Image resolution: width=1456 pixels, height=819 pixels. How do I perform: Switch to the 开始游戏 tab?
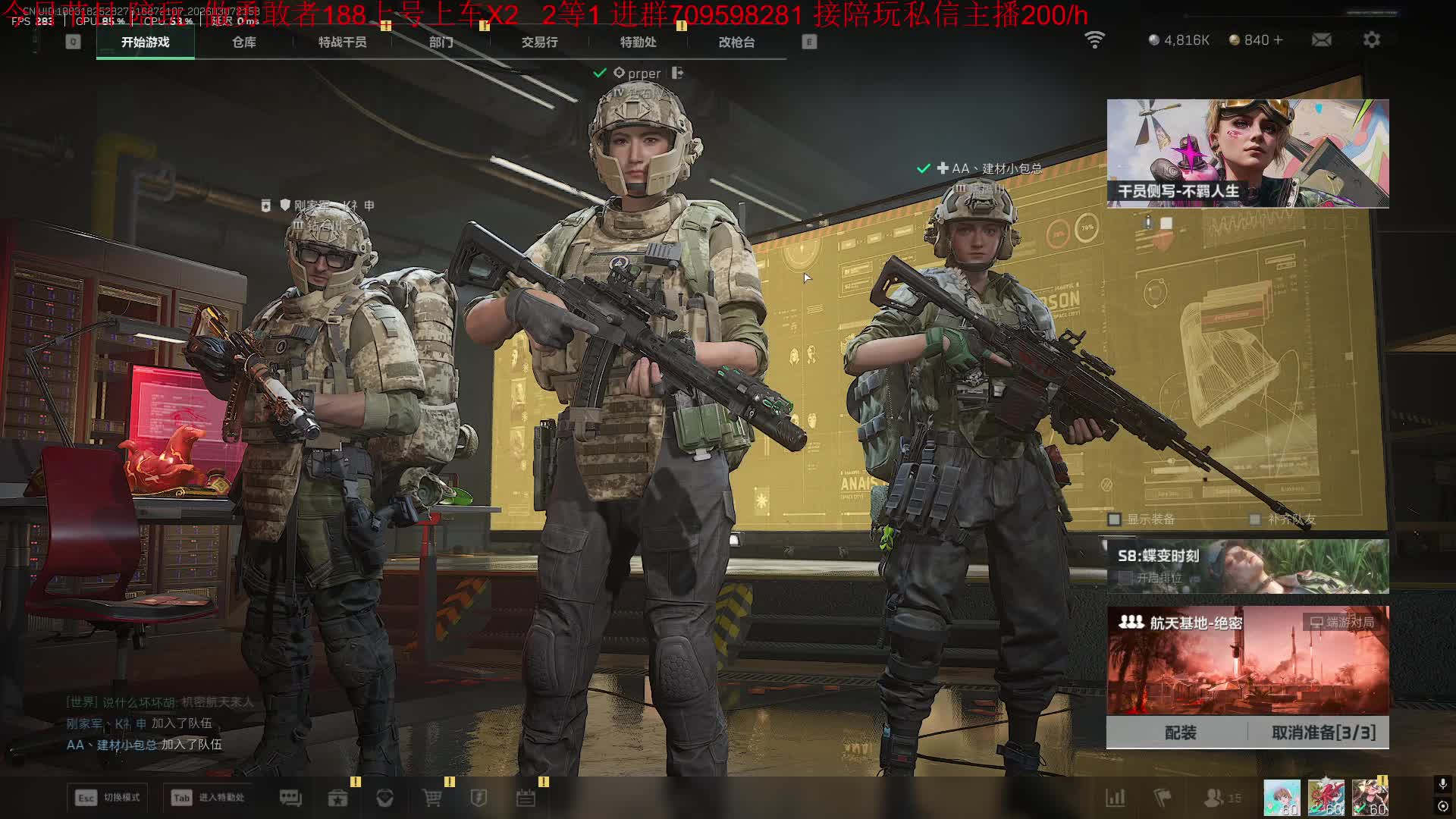(x=145, y=42)
